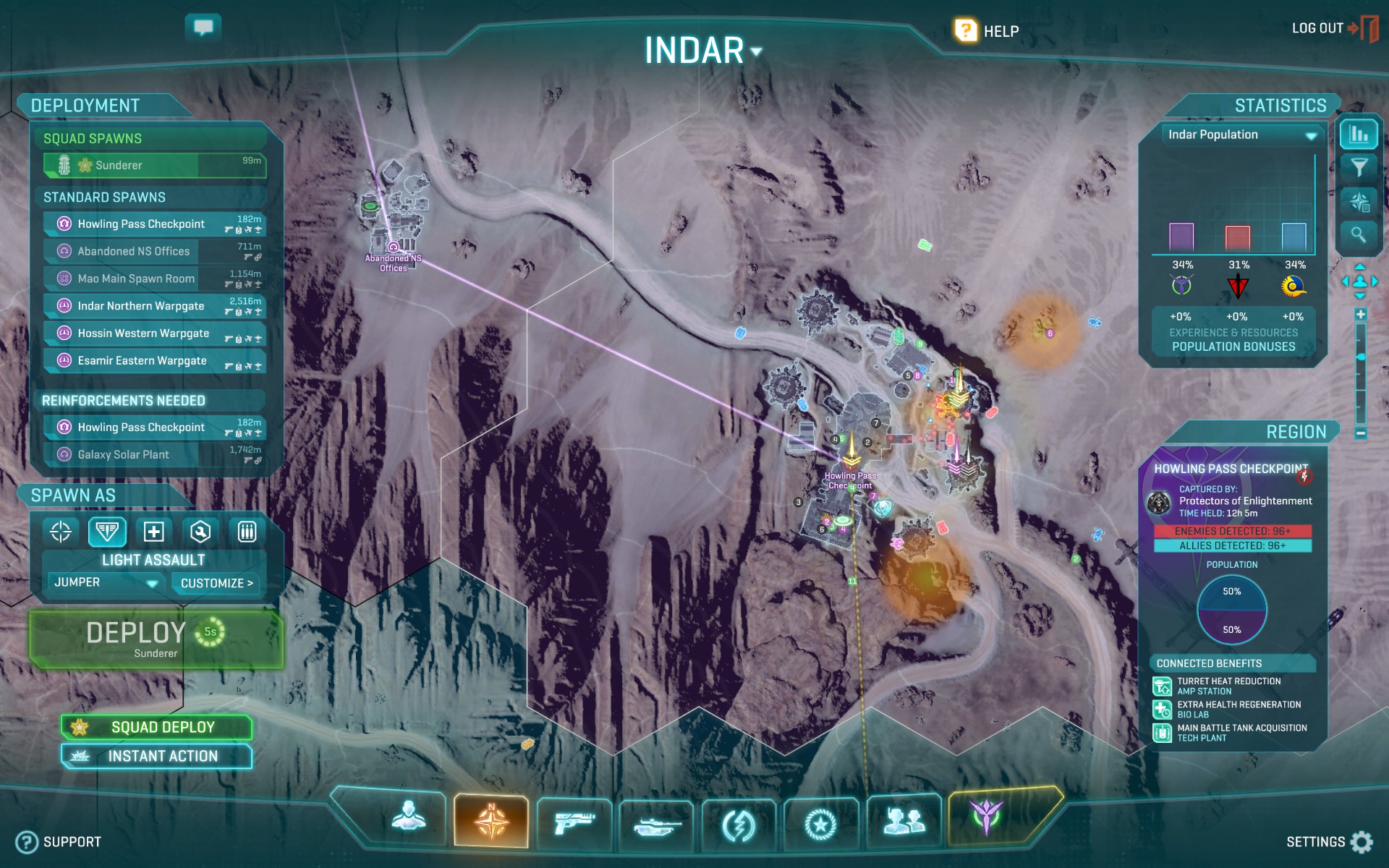Start Instant Action
Screen dimensions: 1389x868
pos(157,756)
